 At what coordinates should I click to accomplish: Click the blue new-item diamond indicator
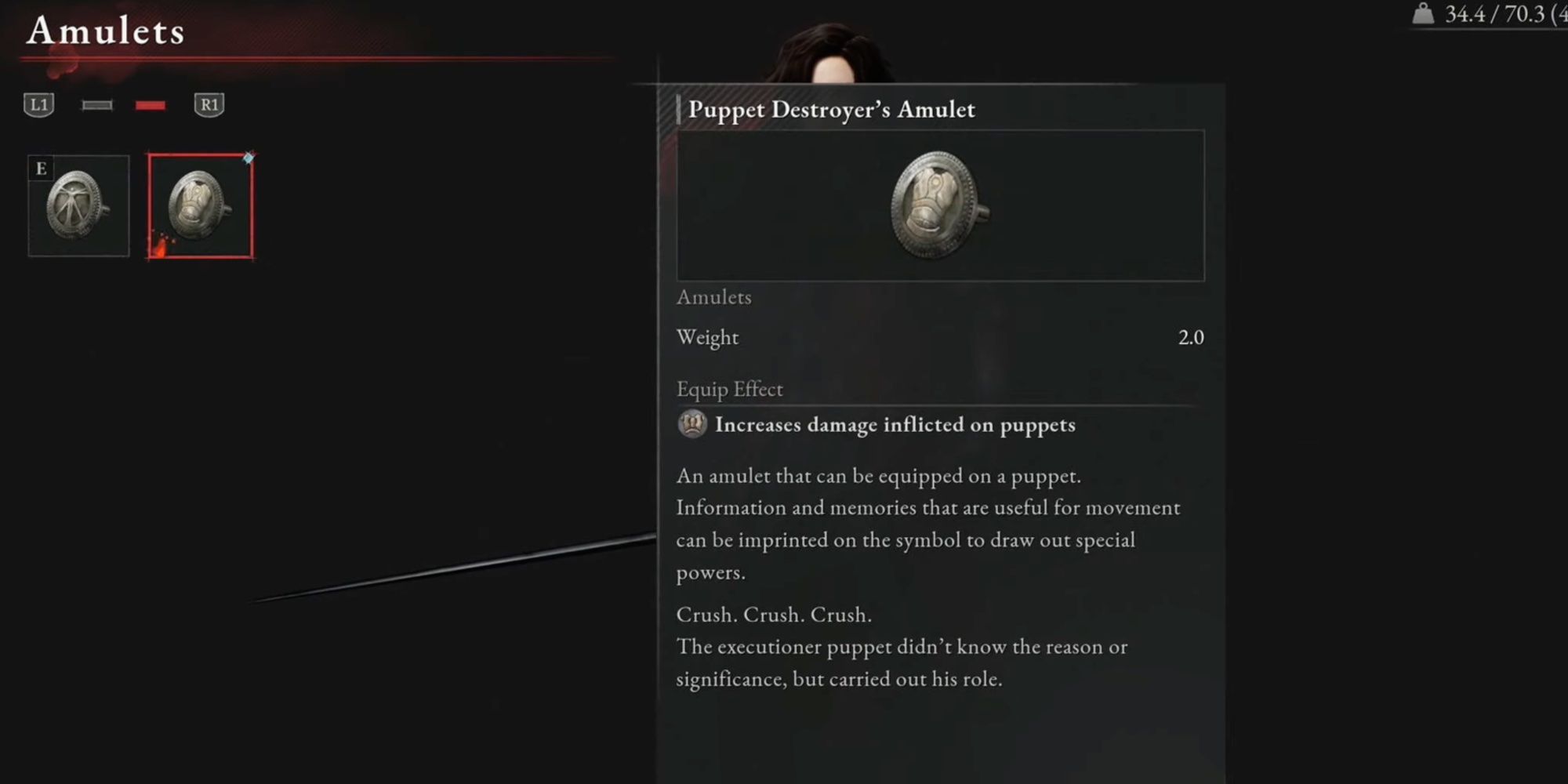click(x=248, y=156)
